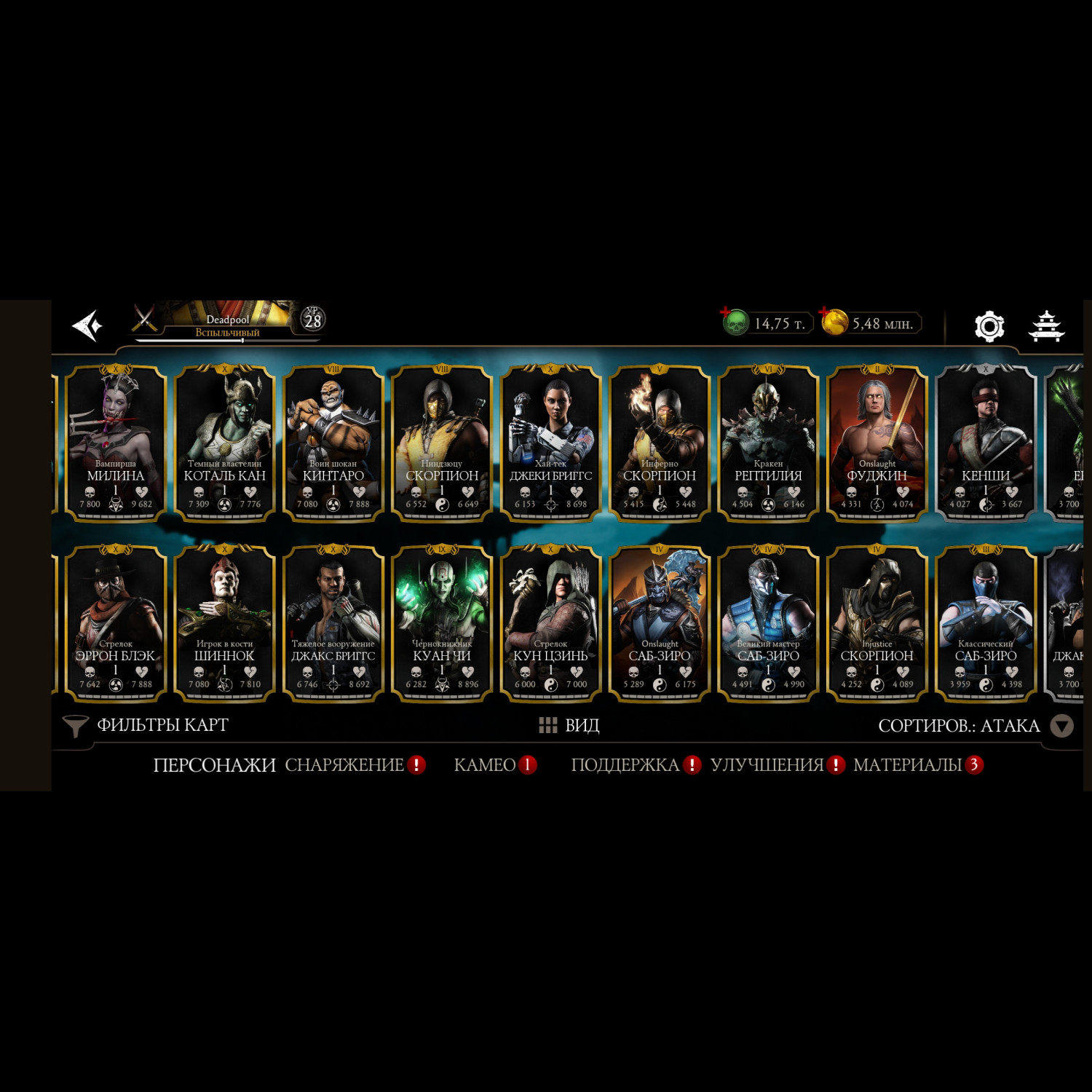
Task: Select the Куан Чи card
Action: [x=442, y=623]
